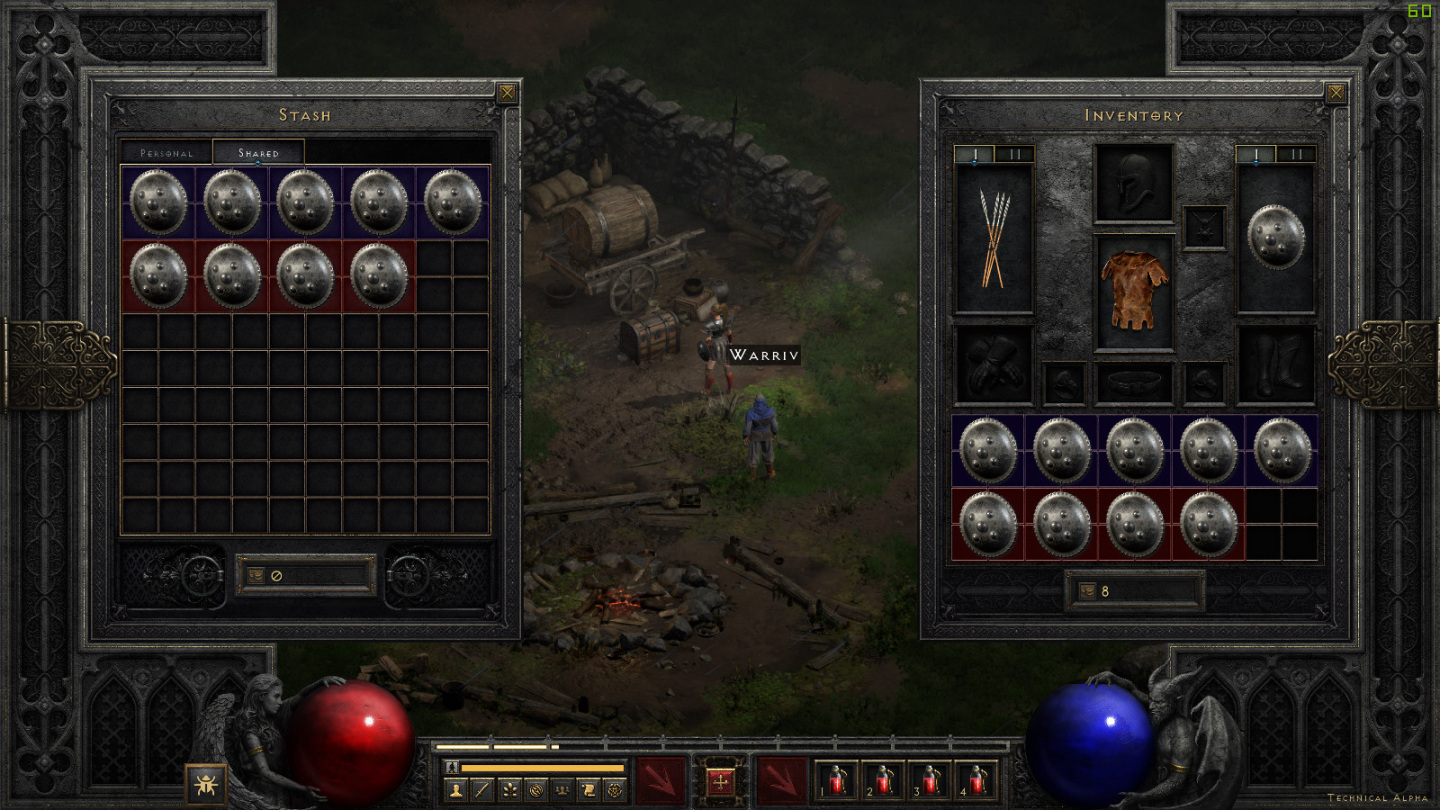Switch to the Personal stash tab
This screenshot has width=1440, height=810.
[166, 153]
